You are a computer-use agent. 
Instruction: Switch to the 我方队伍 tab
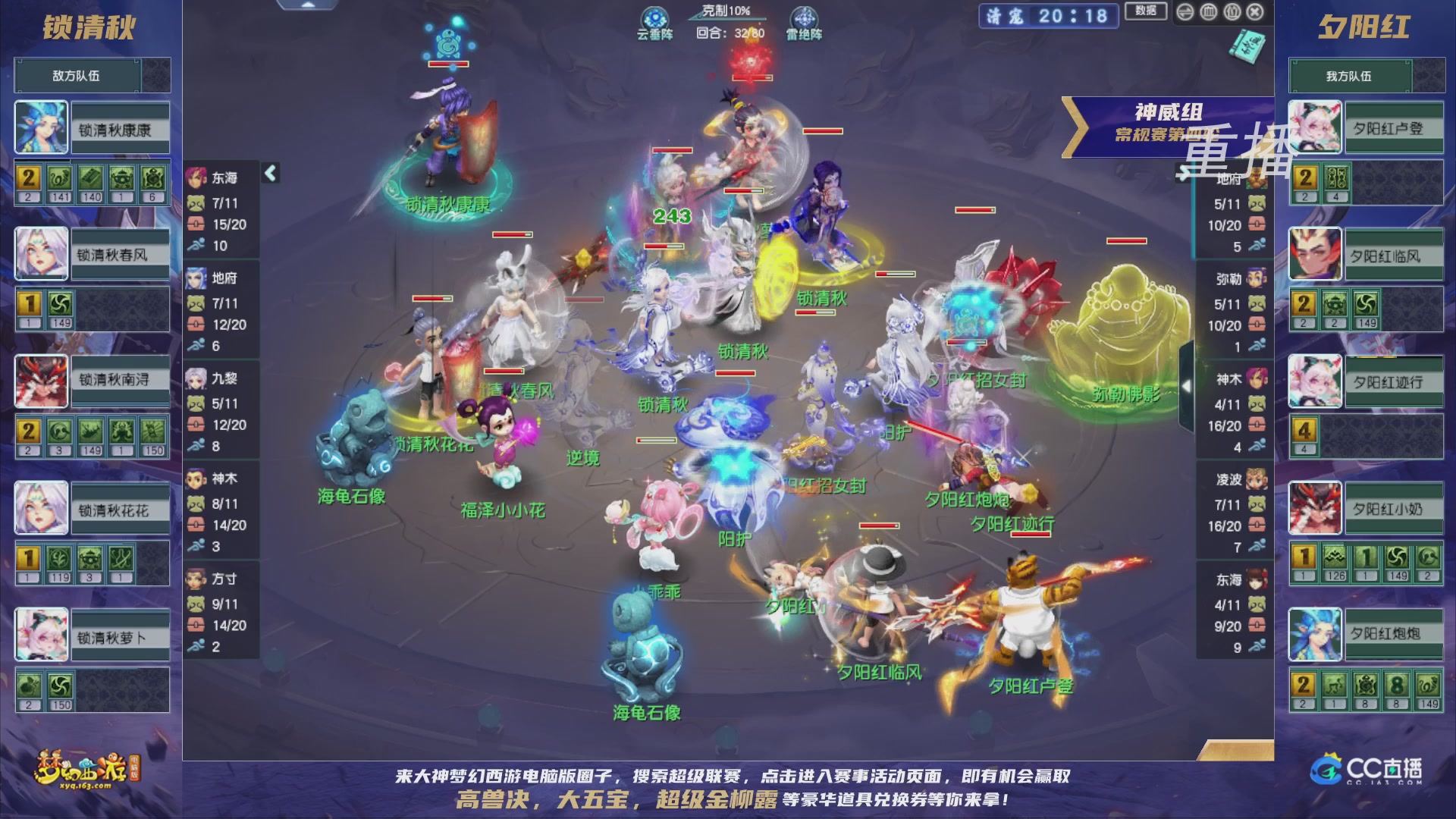tap(1367, 75)
